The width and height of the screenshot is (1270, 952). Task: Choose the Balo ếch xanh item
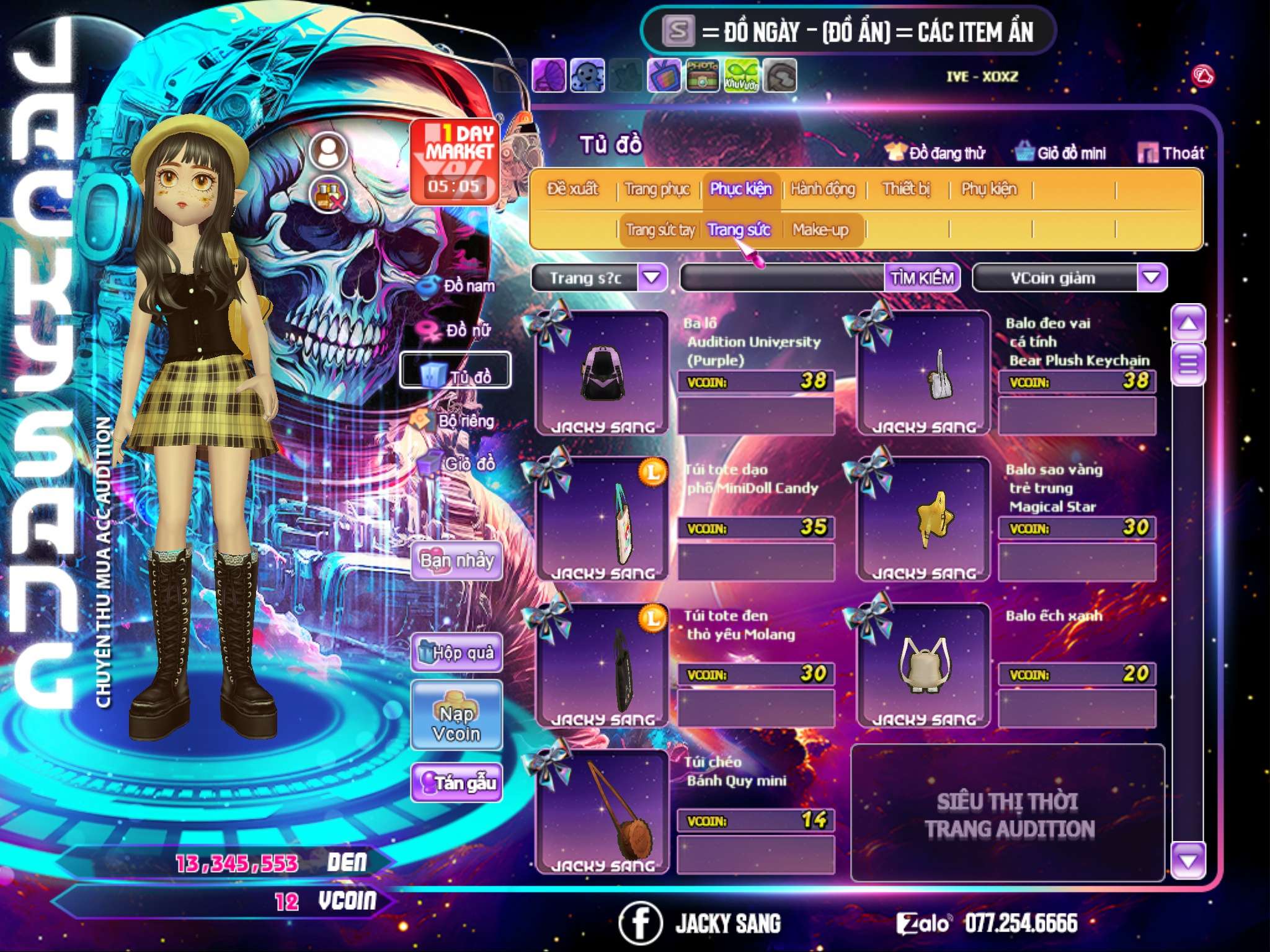(923, 666)
